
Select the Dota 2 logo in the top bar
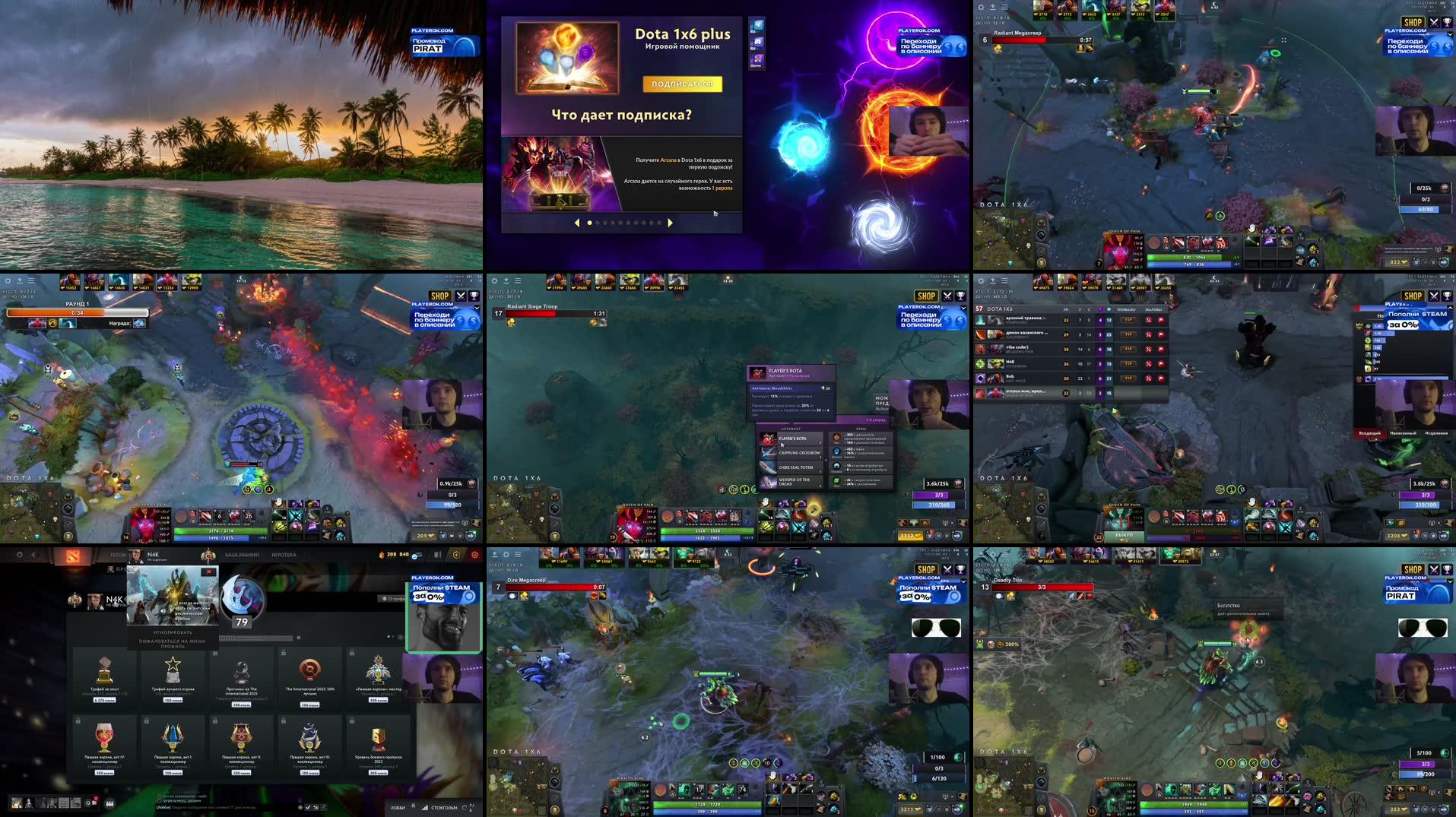pos(74,556)
